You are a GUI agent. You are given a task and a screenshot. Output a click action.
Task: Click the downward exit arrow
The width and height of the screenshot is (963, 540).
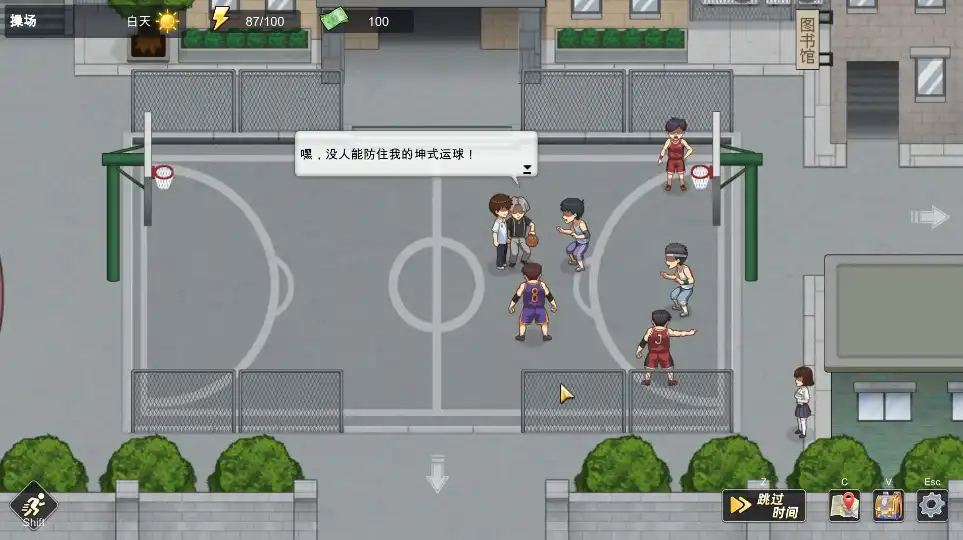[x=437, y=473]
